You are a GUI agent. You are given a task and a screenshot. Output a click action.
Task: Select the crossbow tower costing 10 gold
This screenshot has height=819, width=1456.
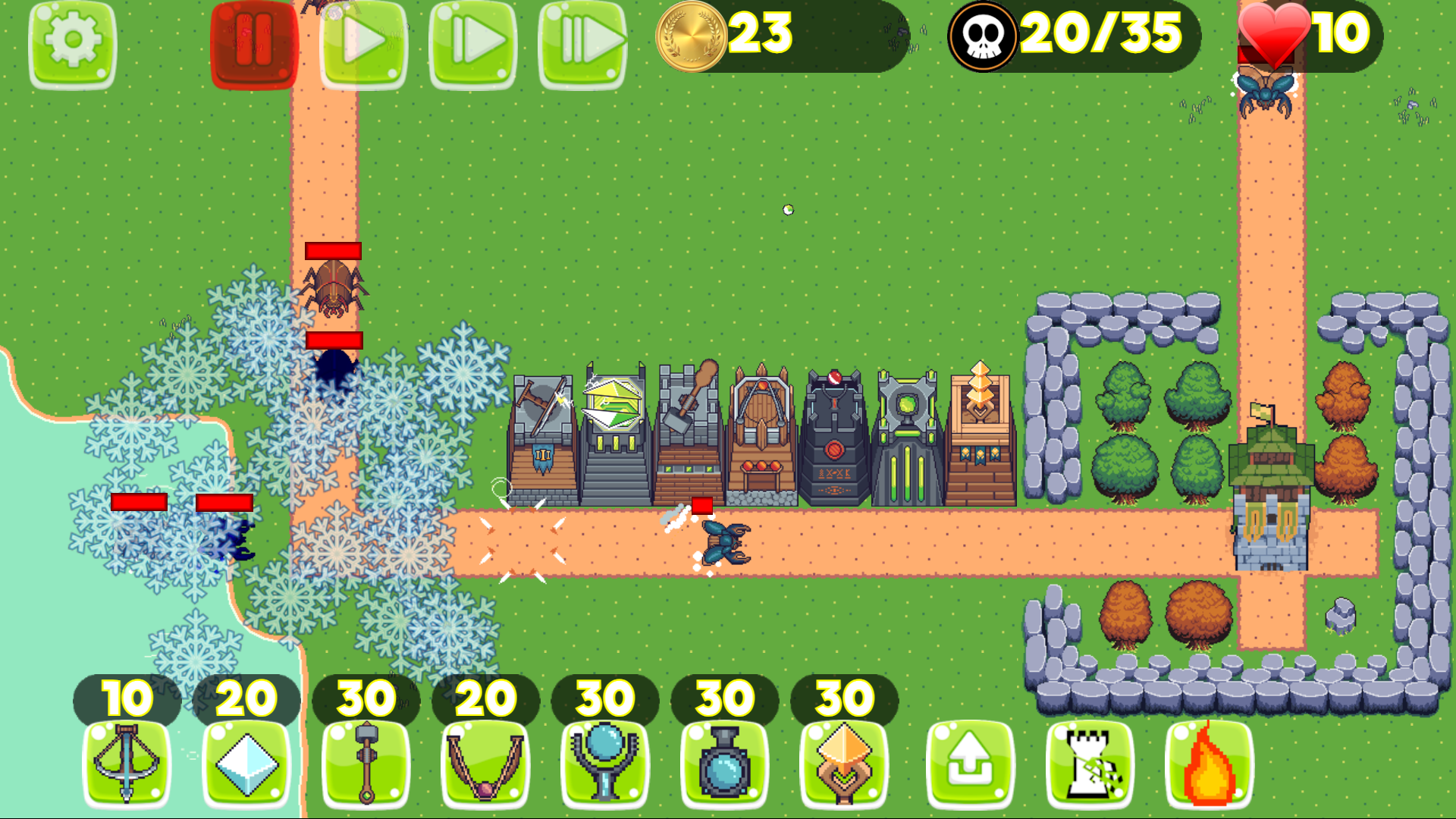pyautogui.click(x=125, y=766)
